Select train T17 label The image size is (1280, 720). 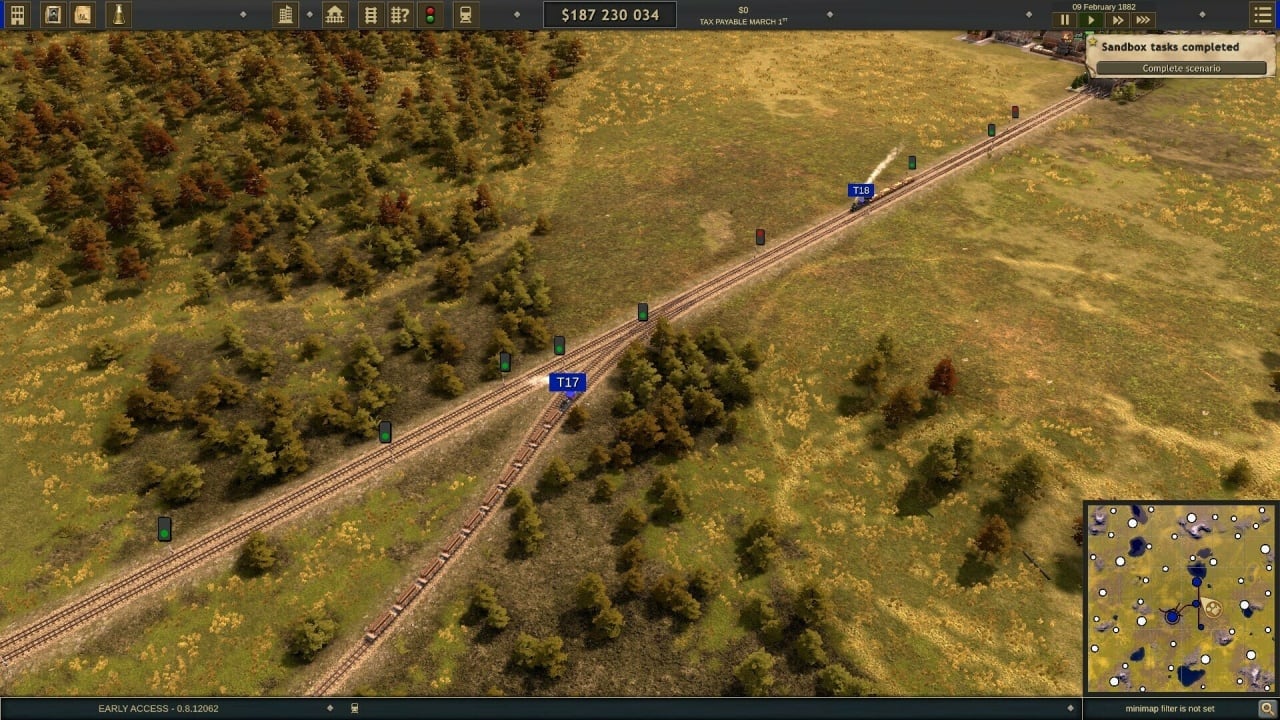567,382
